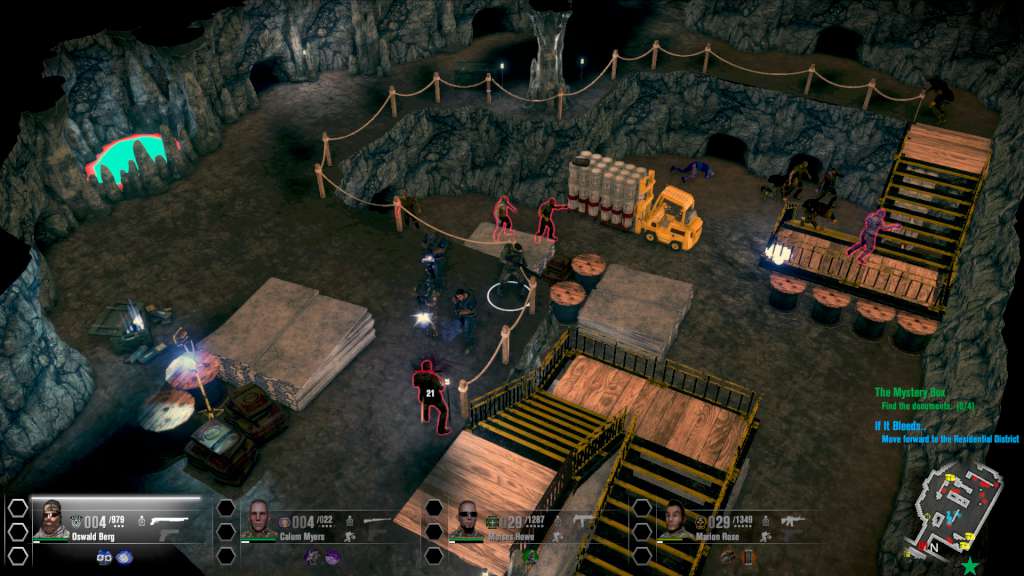The width and height of the screenshot is (1024, 576).
Task: Select Marlon Rose's squad portrait
Action: (675, 520)
